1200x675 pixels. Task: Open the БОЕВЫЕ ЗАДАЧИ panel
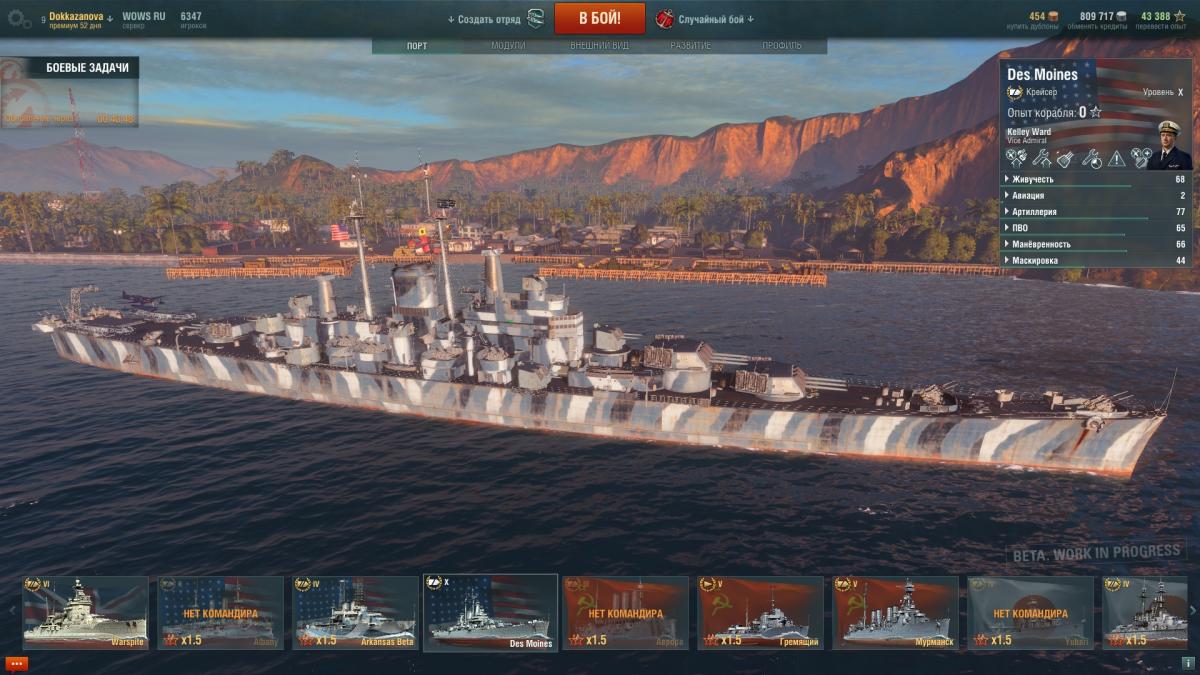click(x=86, y=68)
